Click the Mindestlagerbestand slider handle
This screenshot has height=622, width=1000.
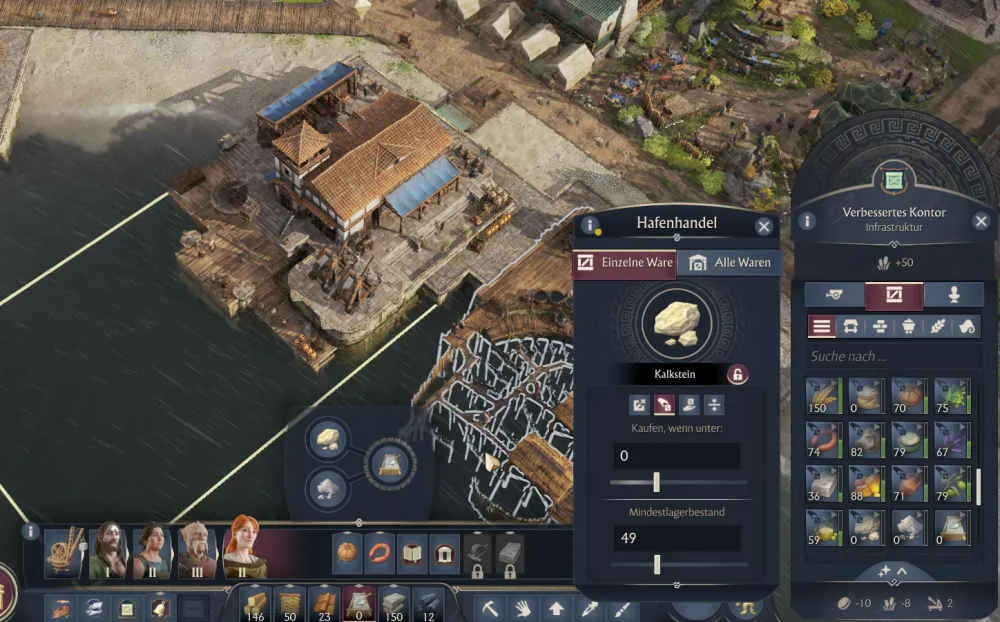657,565
